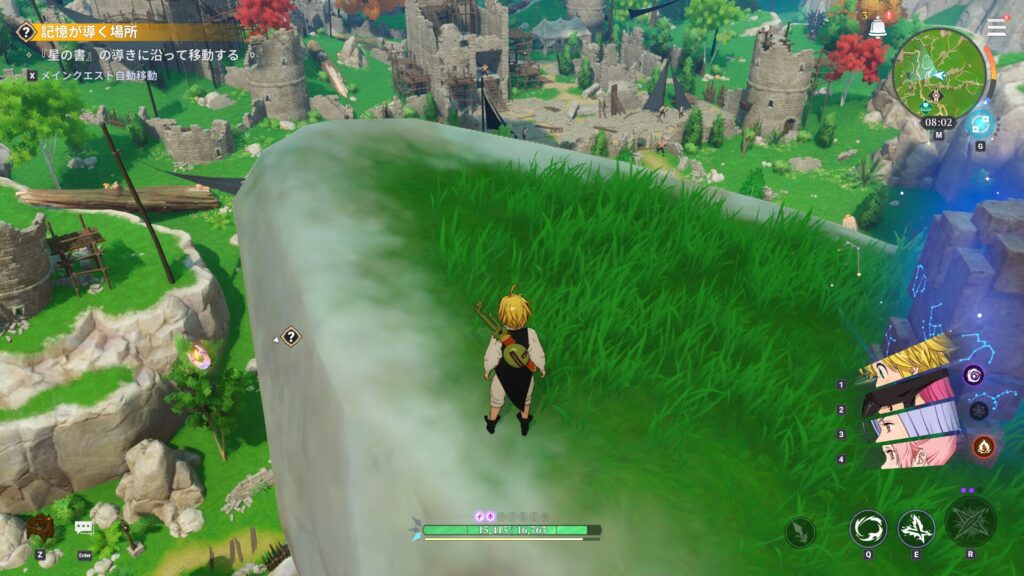This screenshot has width=1024, height=576.
Task: Open the chat speech bubble
Action: [x=84, y=528]
